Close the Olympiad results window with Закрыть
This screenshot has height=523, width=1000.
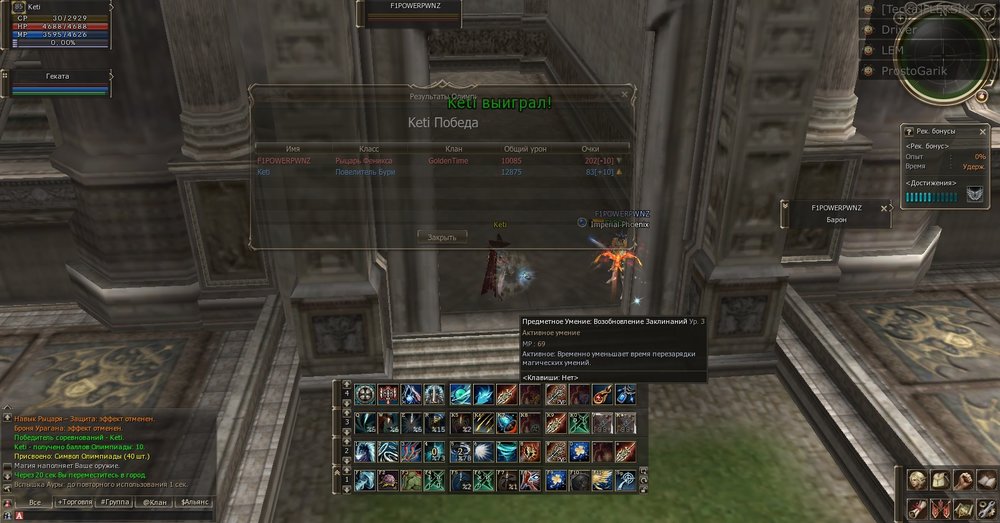point(442,237)
